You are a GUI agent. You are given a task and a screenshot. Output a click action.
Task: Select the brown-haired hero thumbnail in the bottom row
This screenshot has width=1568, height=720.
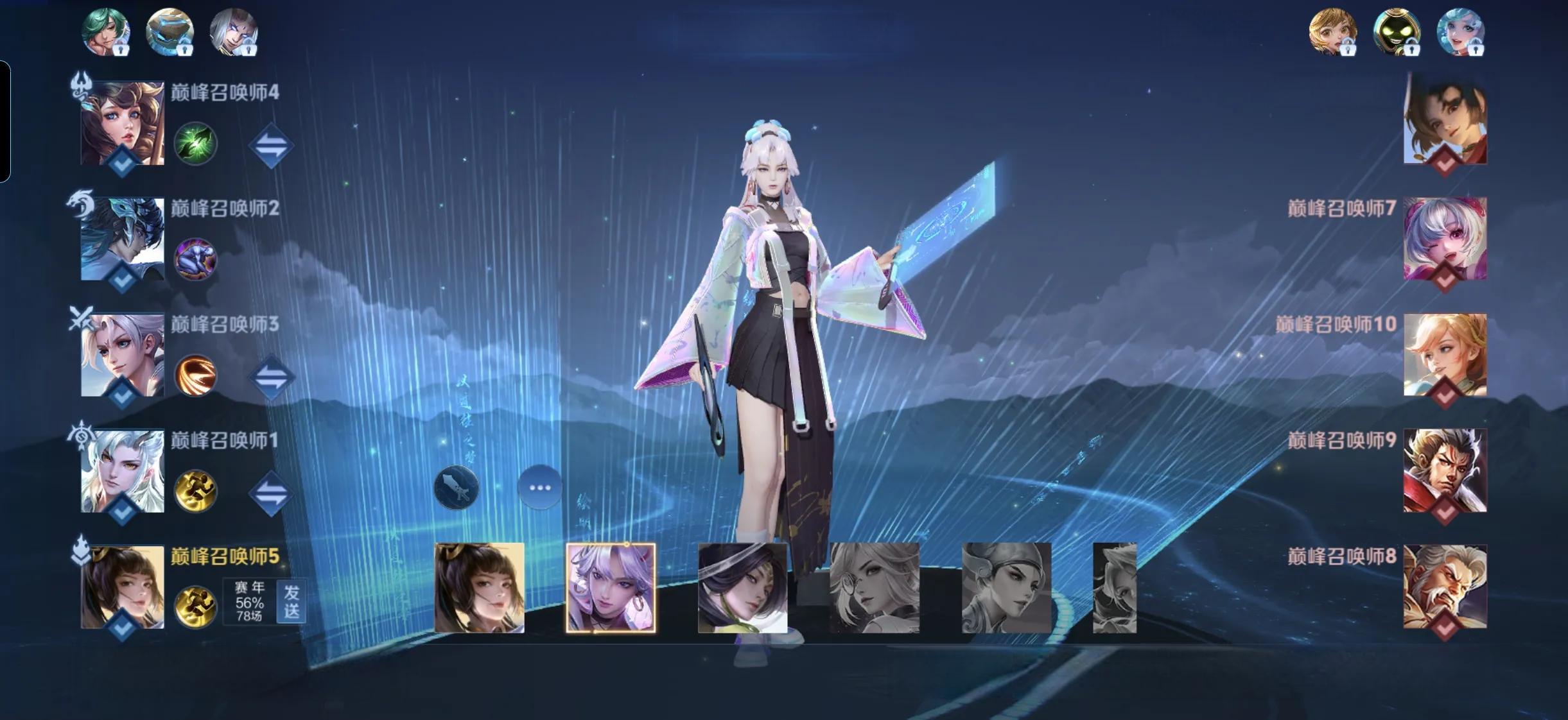[x=479, y=588]
